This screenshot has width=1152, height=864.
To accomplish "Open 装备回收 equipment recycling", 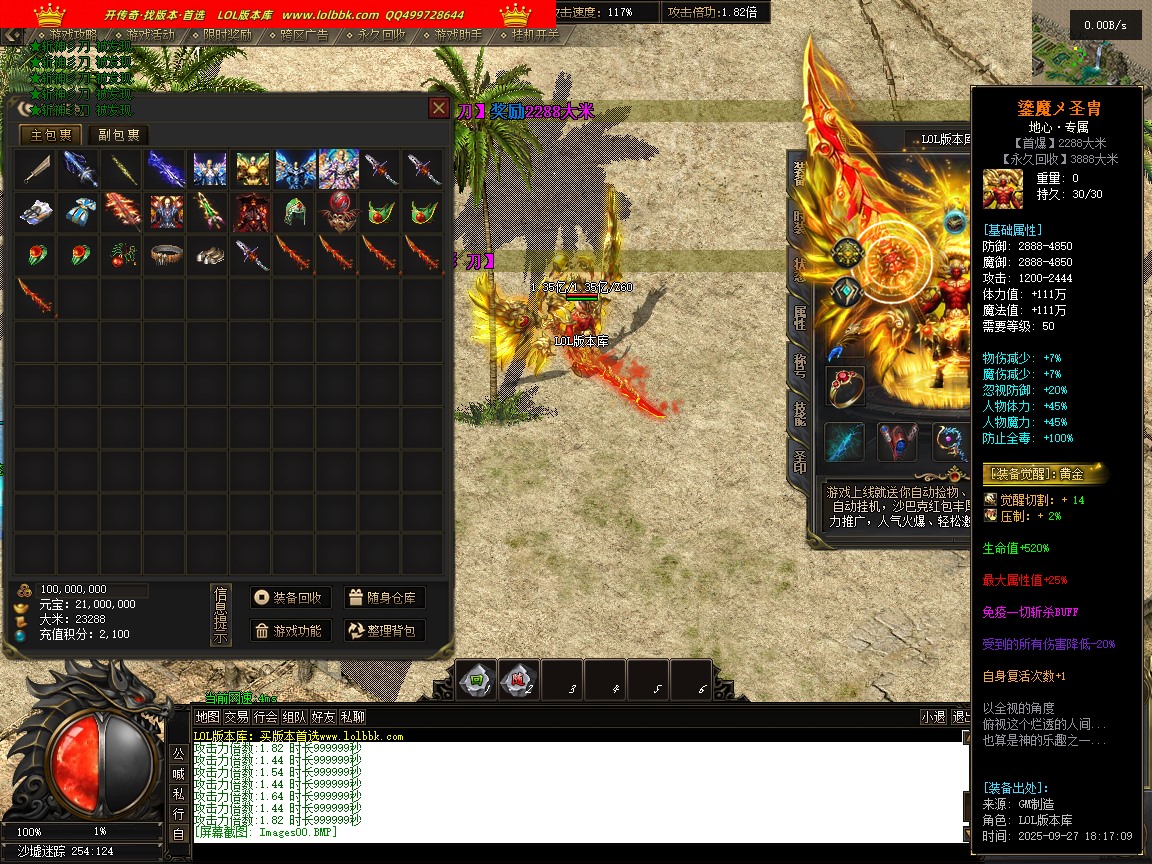I will click(x=289, y=598).
